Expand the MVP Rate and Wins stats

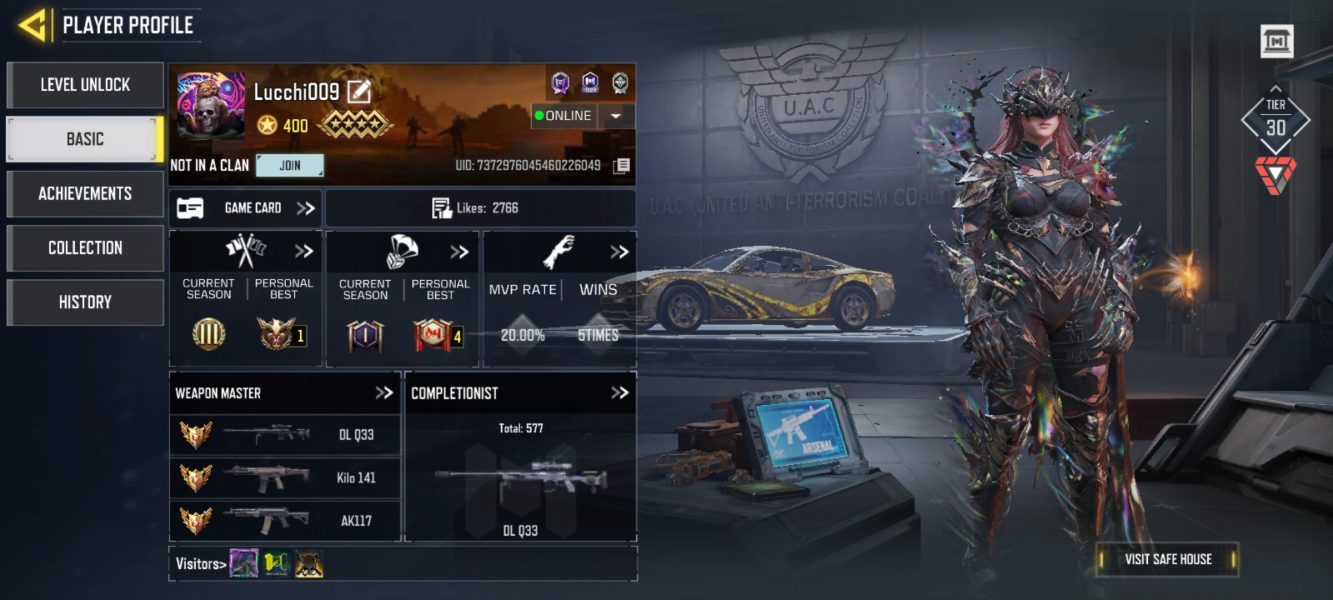click(620, 252)
